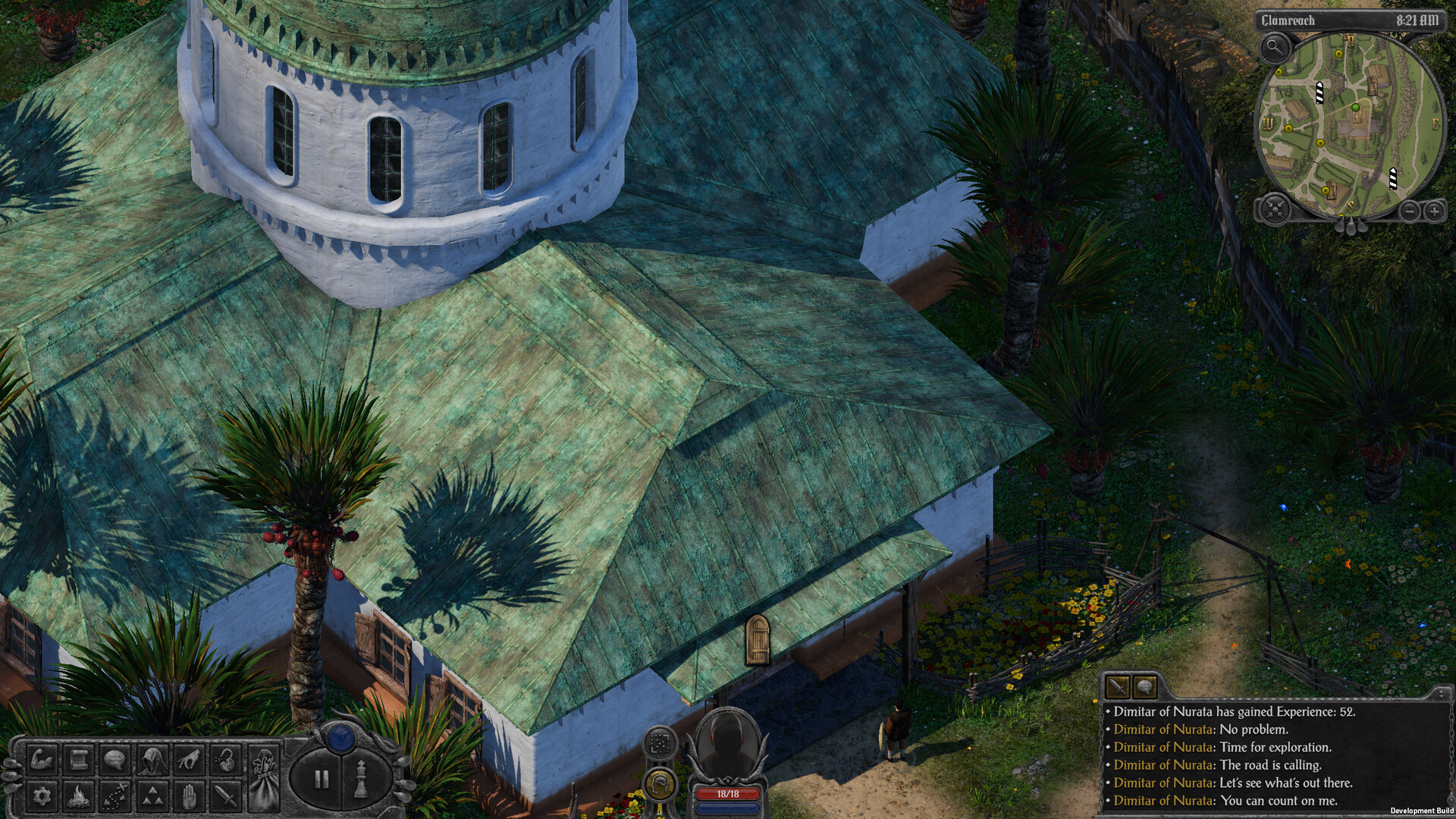Open the settings gear icon
This screenshot has height=819, width=1456.
click(41, 796)
